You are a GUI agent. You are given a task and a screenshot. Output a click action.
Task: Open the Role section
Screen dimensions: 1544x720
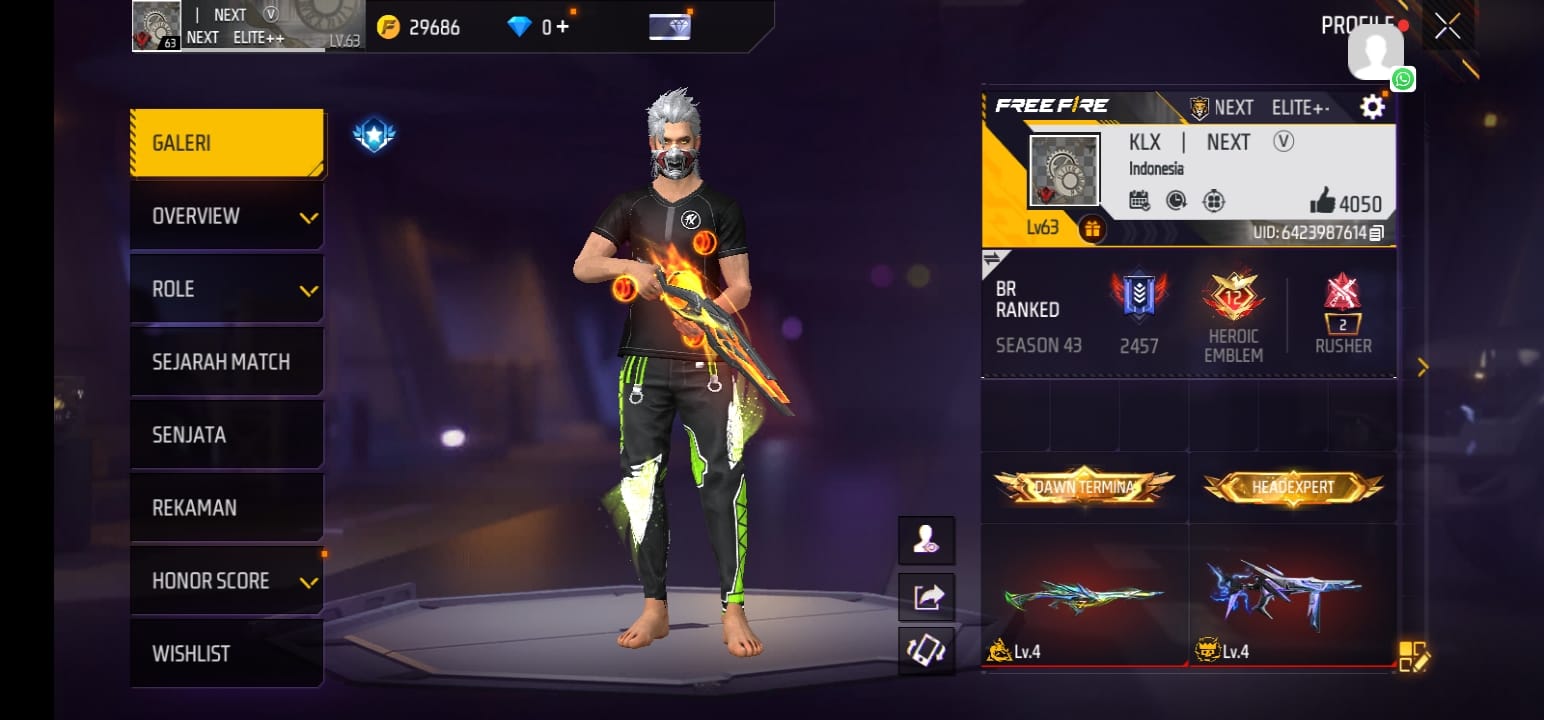(227, 289)
